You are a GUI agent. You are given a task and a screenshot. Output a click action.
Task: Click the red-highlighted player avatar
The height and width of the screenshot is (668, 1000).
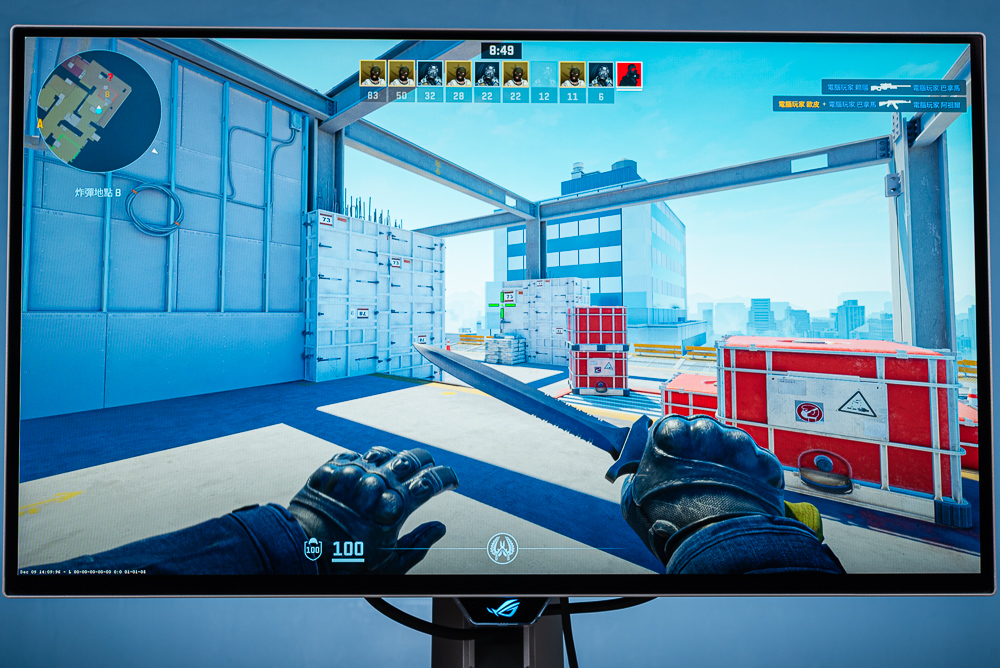tap(629, 74)
